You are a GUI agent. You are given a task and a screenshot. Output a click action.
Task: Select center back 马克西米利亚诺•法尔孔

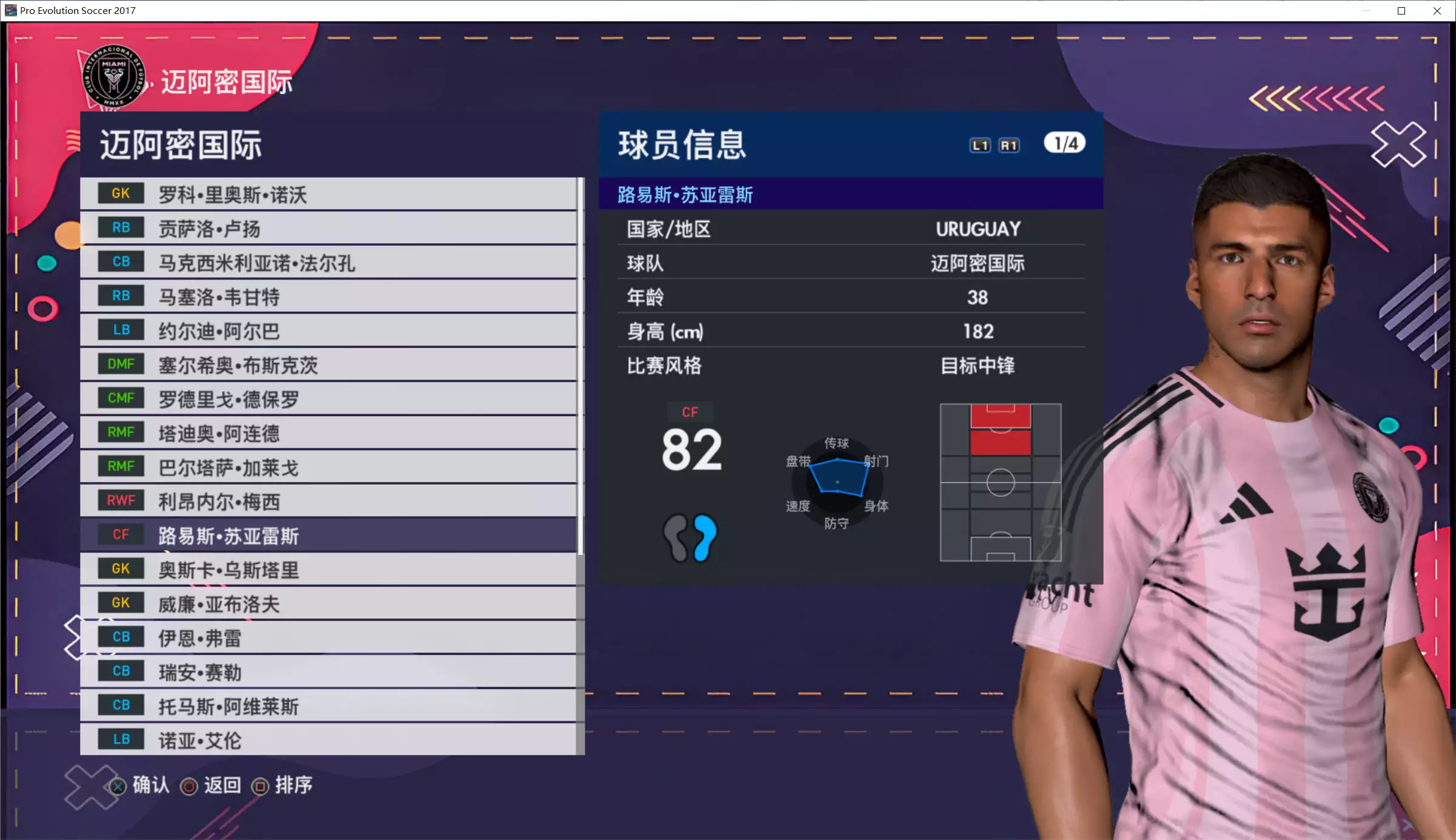327,262
